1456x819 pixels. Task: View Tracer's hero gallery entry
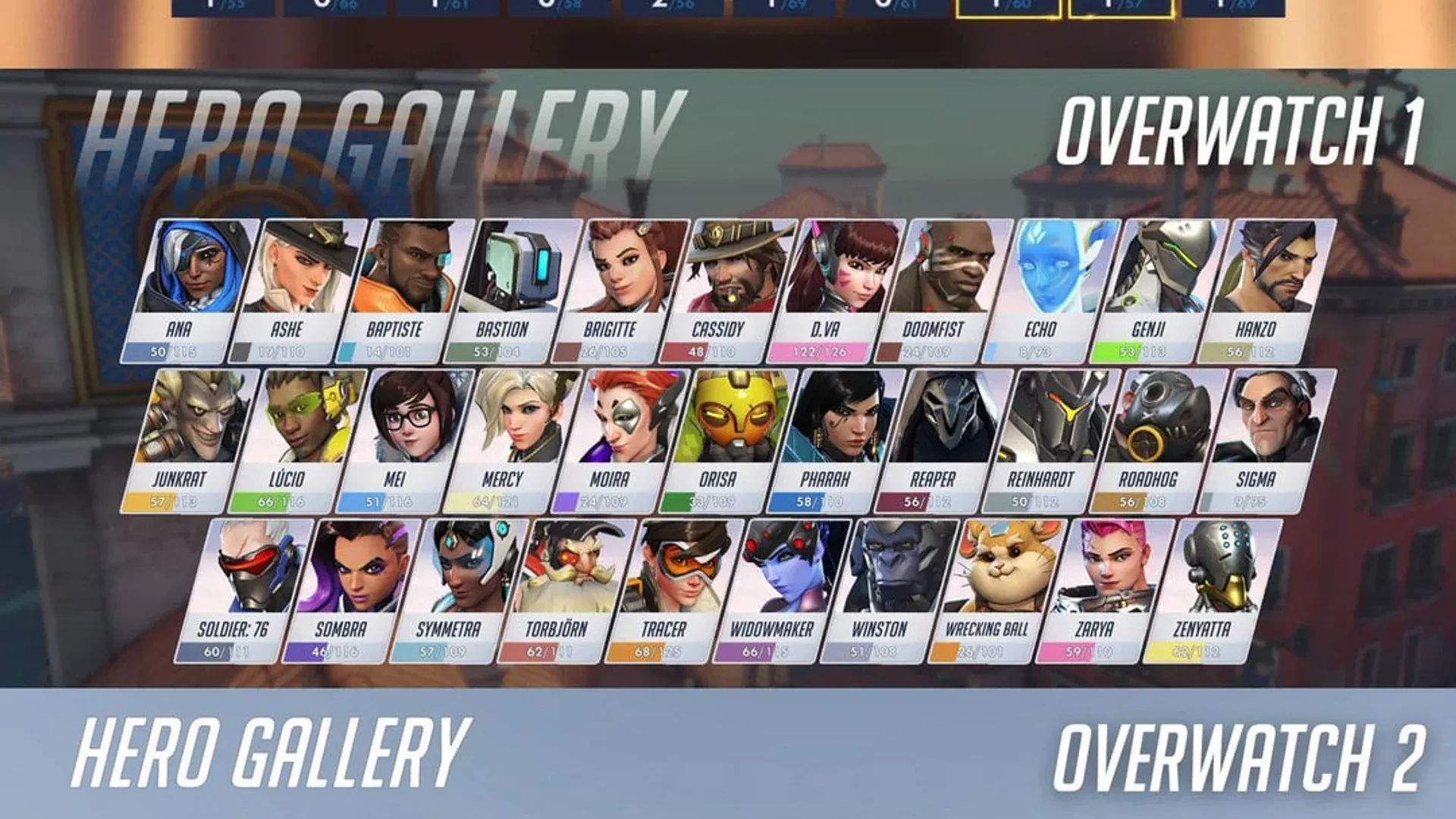[666, 576]
